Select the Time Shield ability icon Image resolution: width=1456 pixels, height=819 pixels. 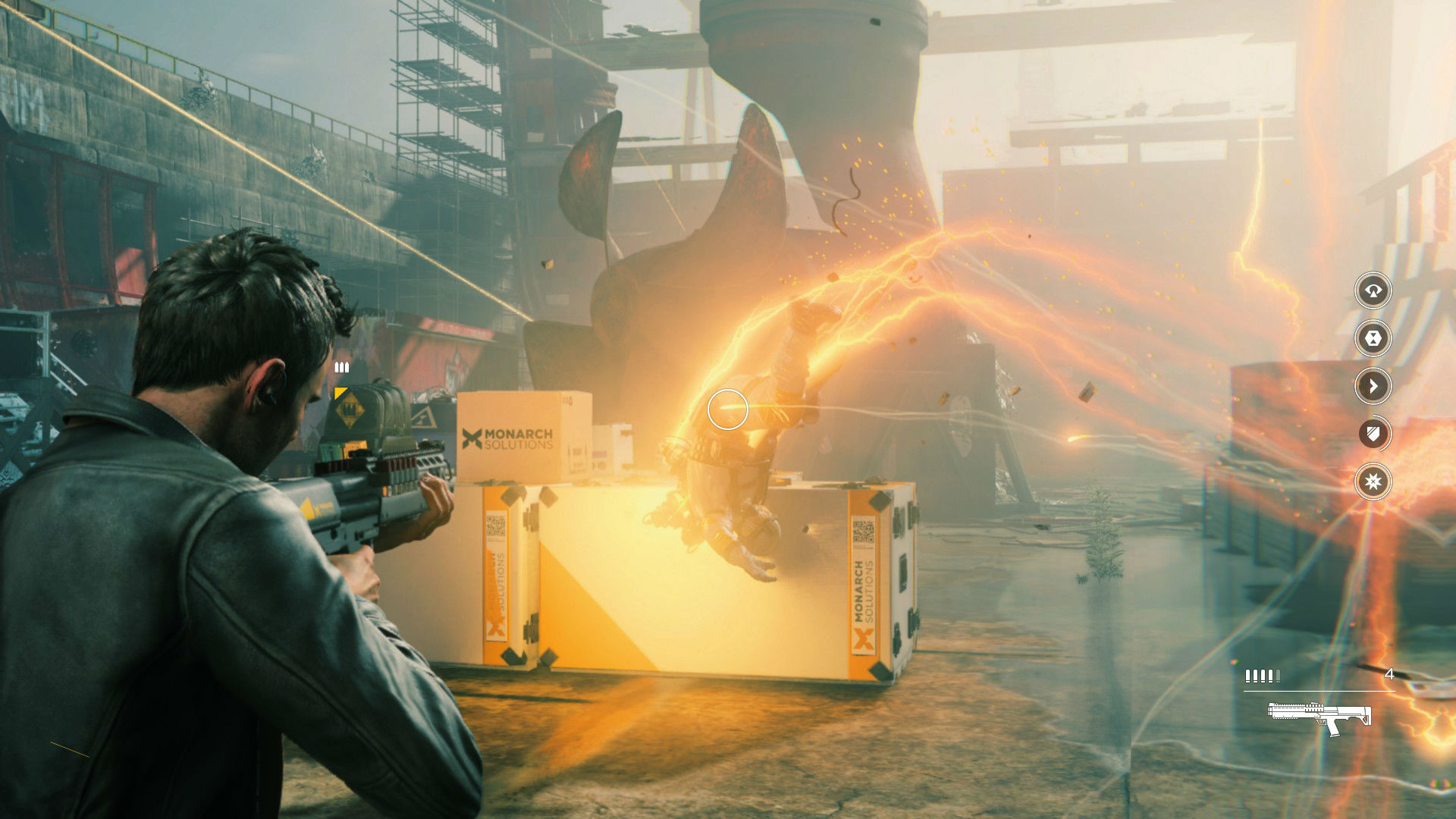pyautogui.click(x=1373, y=434)
